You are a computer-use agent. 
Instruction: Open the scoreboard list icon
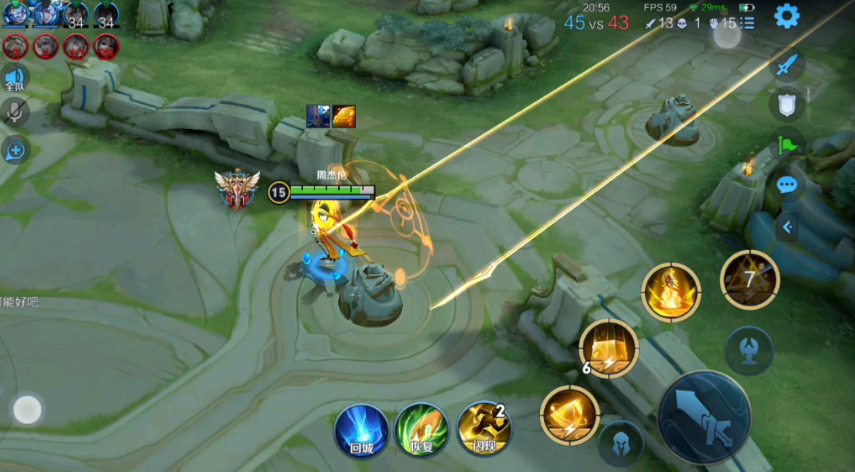(x=747, y=21)
